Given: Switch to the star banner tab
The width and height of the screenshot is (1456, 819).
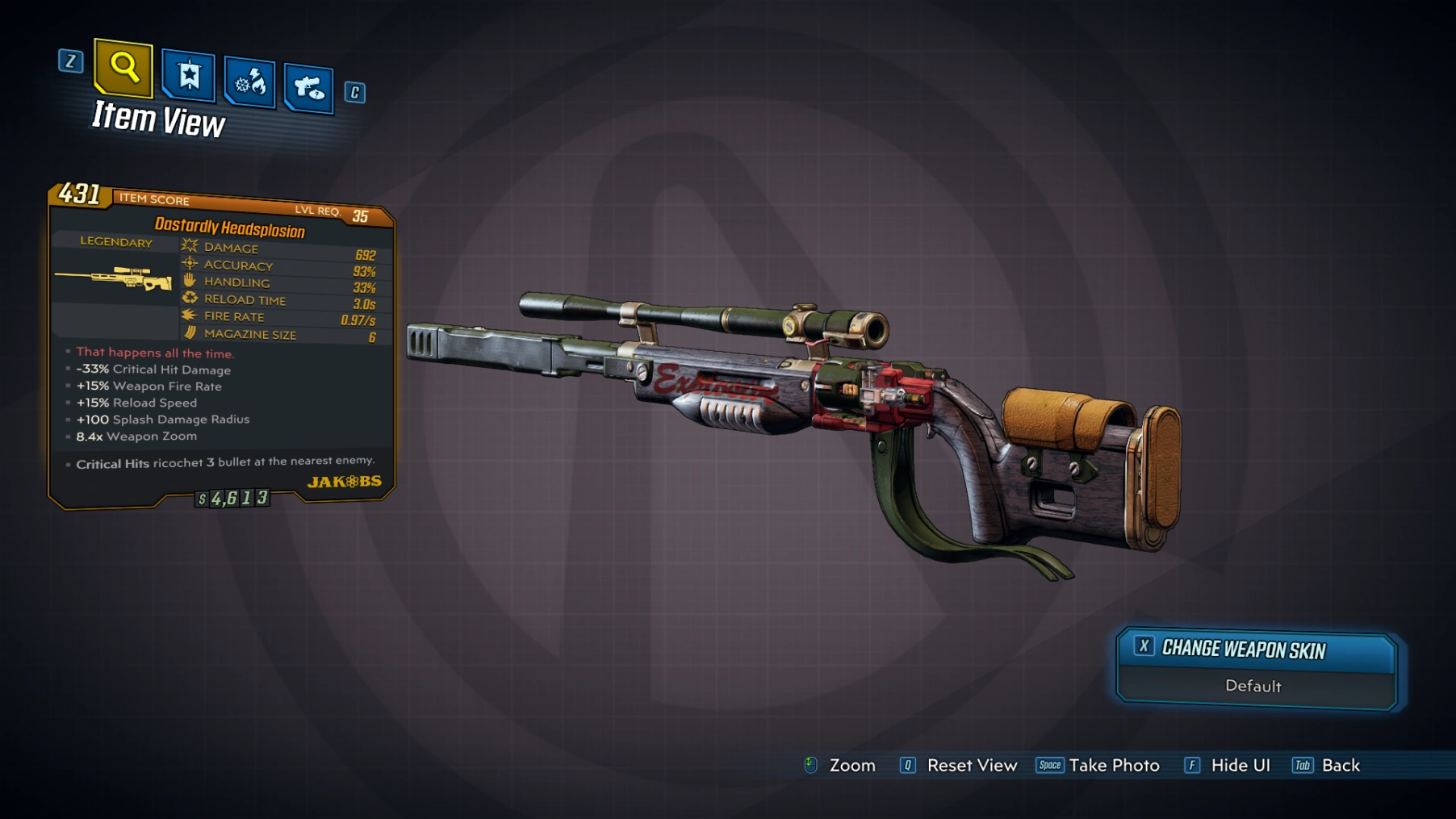Looking at the screenshot, I should pos(188,76).
